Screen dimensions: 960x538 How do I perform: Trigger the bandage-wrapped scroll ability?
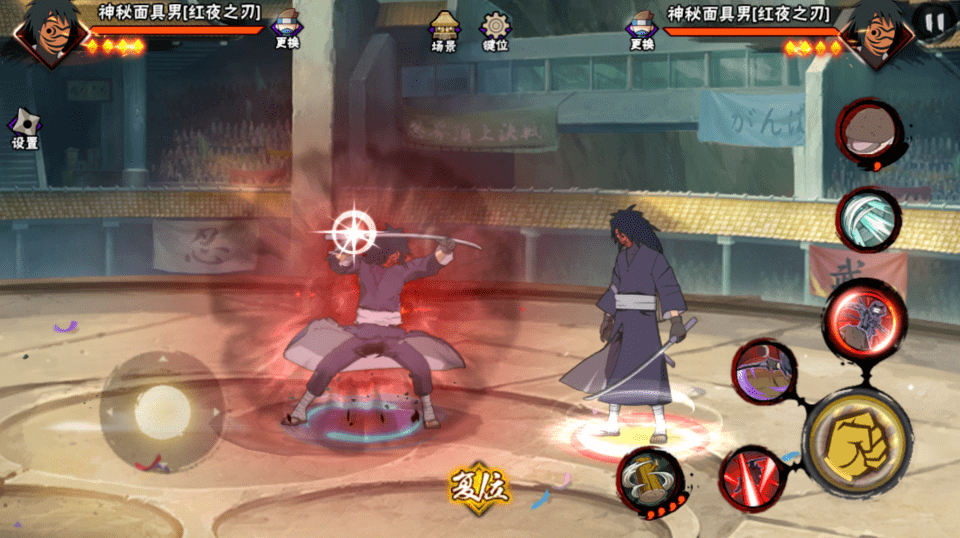click(868, 220)
